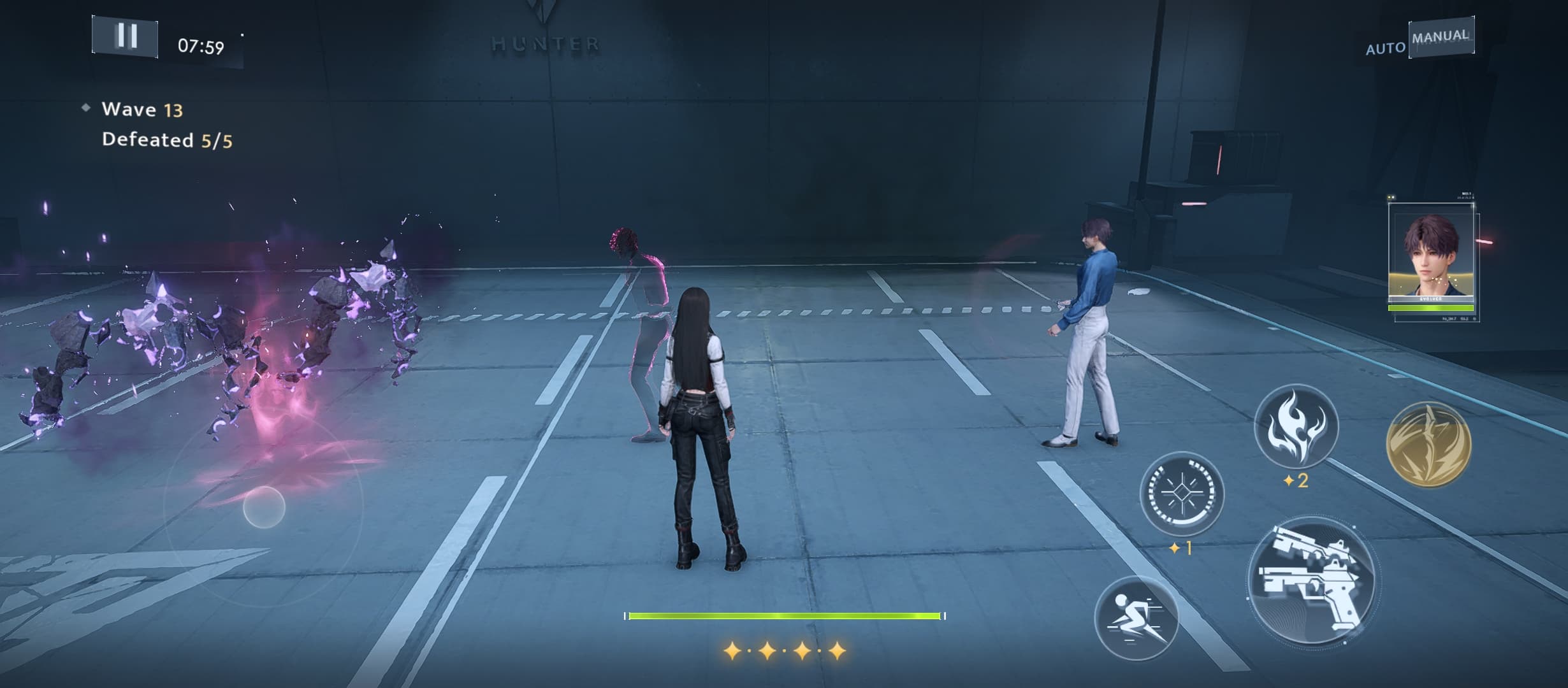Select MANUAL combat mode
The width and height of the screenshot is (1568, 688).
pos(1441,37)
